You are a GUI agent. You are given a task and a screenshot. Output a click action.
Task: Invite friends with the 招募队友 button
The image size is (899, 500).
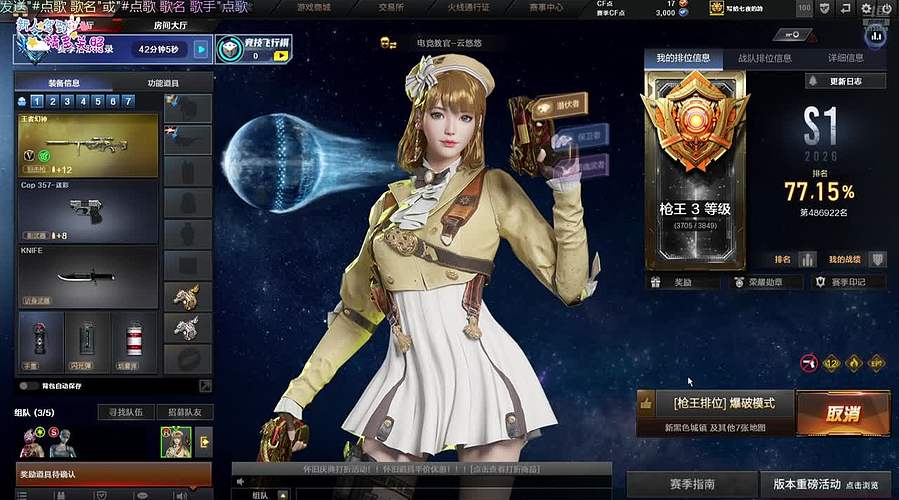pos(184,412)
